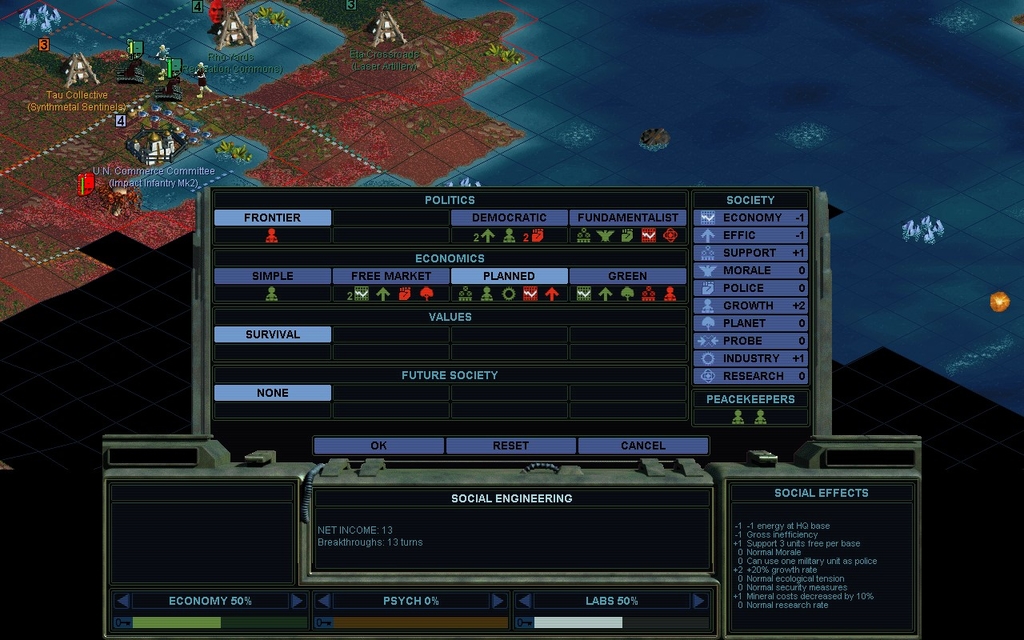The image size is (1024, 640).
Task: Decrease Psych allocation with left arrow
Action: (x=322, y=601)
